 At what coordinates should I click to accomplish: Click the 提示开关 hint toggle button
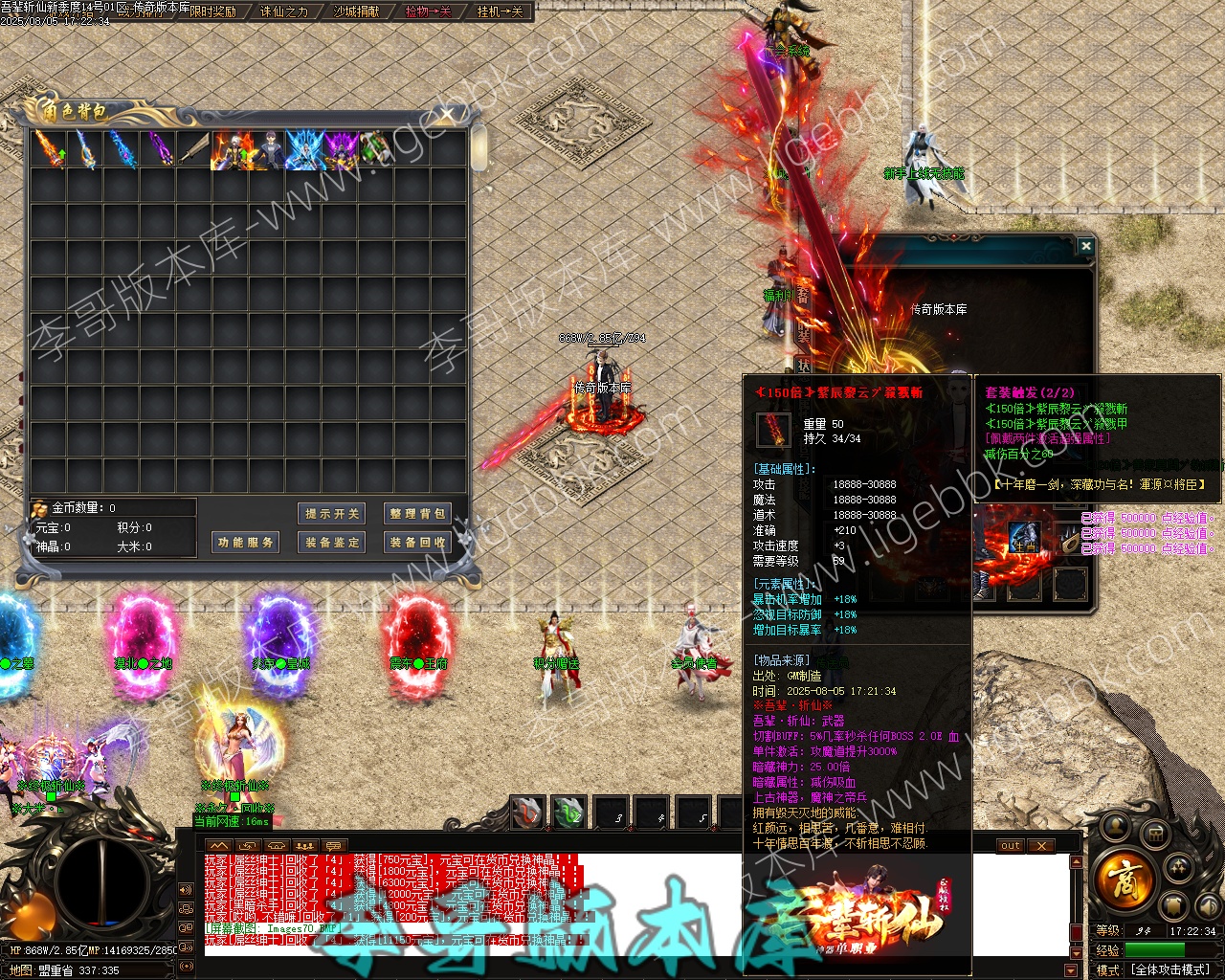pos(332,514)
